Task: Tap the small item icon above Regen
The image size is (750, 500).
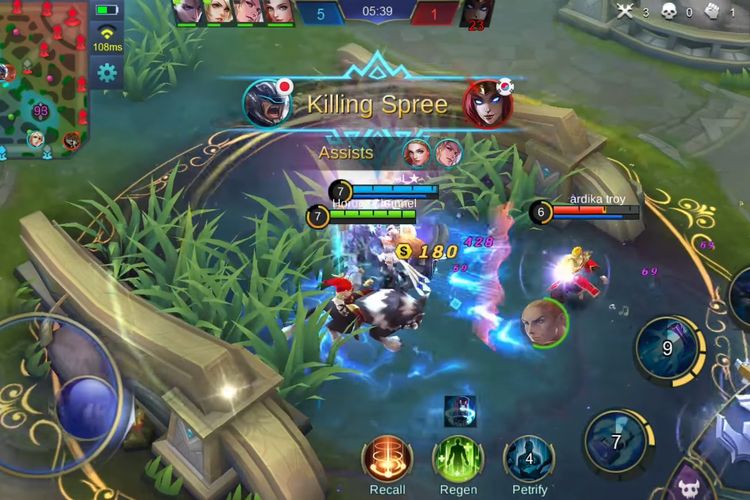Action: (x=460, y=410)
